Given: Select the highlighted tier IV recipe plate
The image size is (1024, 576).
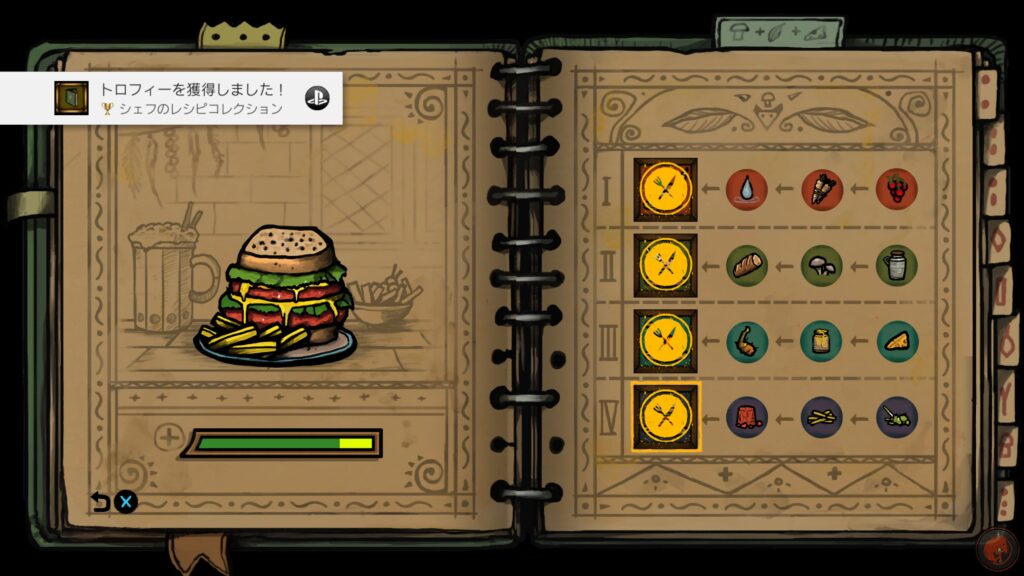Looking at the screenshot, I should 665,417.
